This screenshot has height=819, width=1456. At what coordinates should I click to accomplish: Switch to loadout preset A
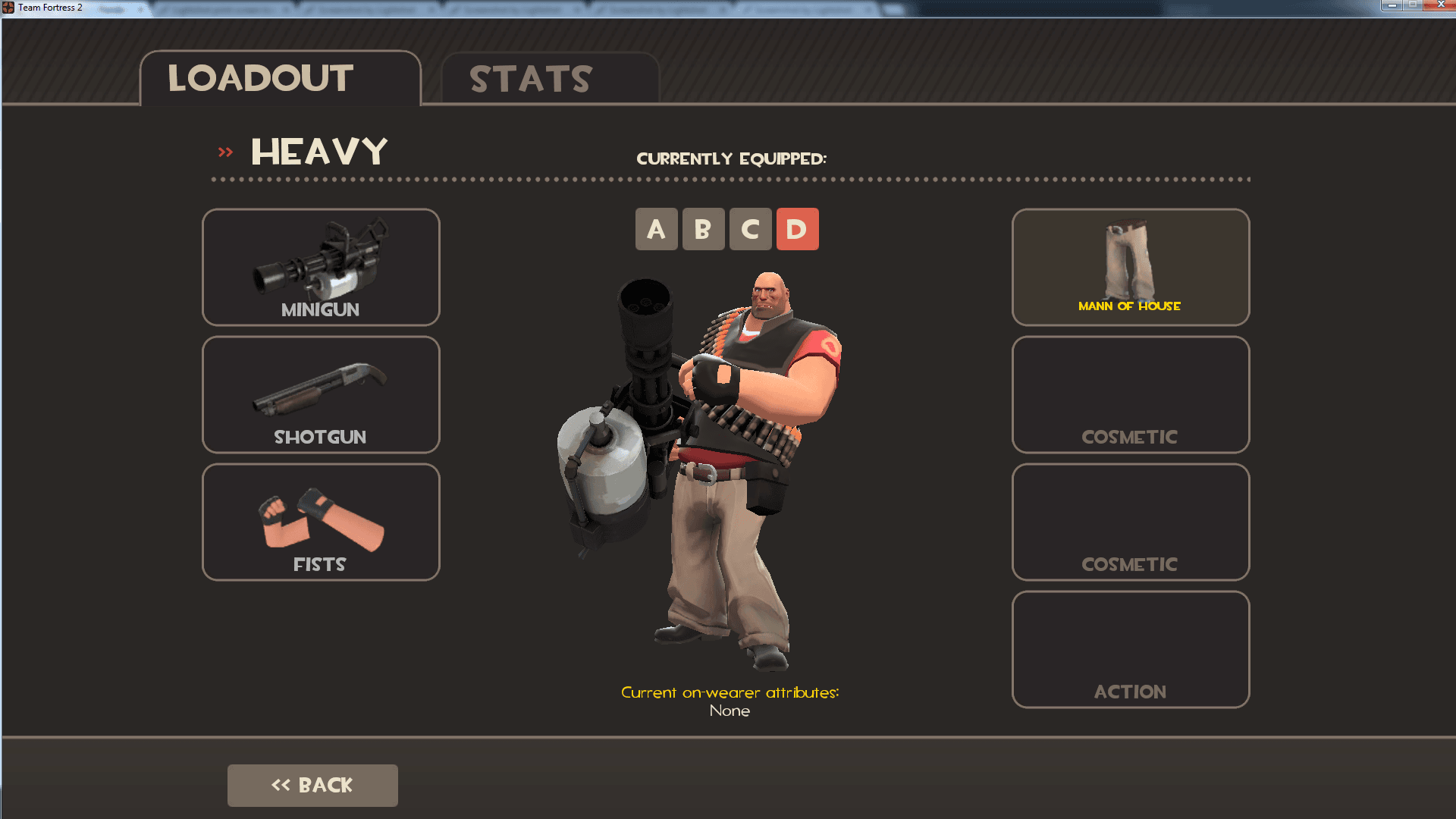(x=657, y=229)
